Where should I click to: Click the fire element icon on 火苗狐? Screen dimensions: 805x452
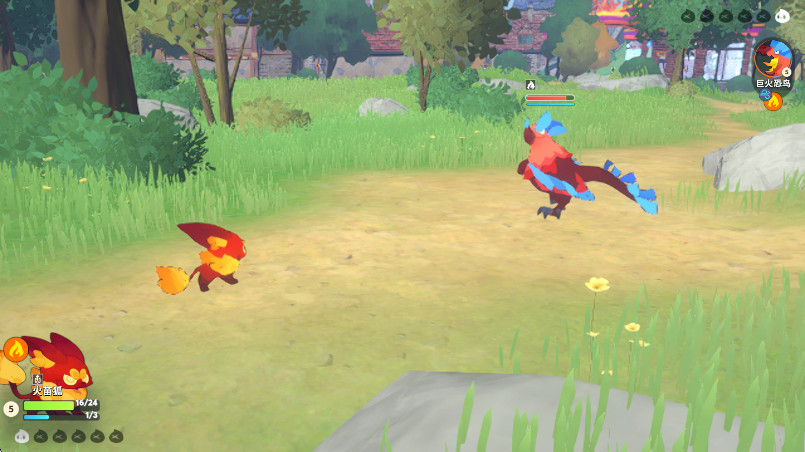(x=15, y=349)
